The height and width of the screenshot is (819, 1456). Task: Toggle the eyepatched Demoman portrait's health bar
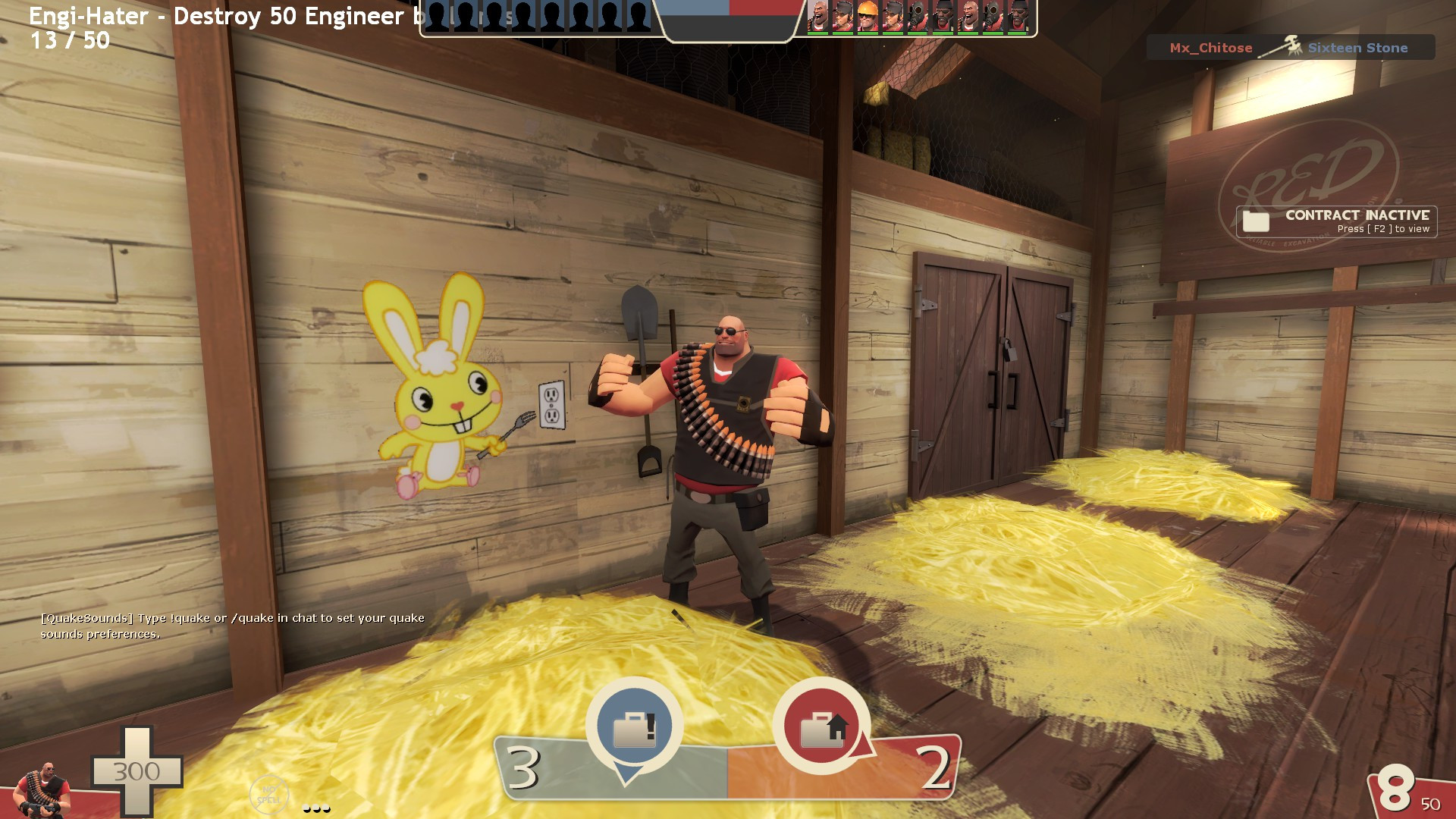pos(943,33)
